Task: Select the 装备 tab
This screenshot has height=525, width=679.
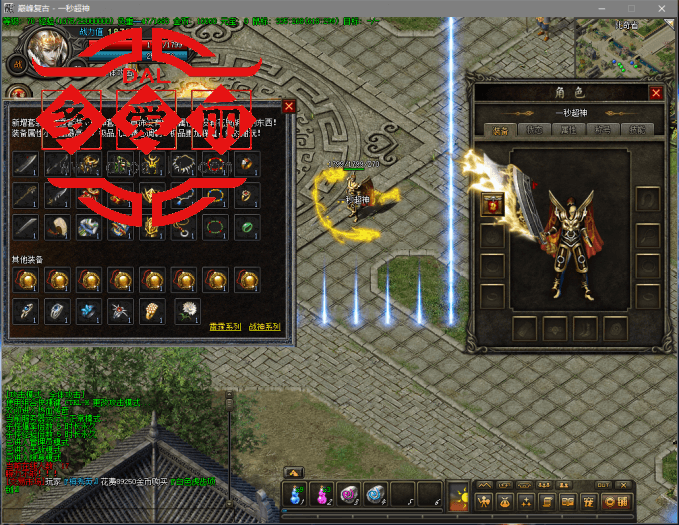Action: click(x=500, y=130)
